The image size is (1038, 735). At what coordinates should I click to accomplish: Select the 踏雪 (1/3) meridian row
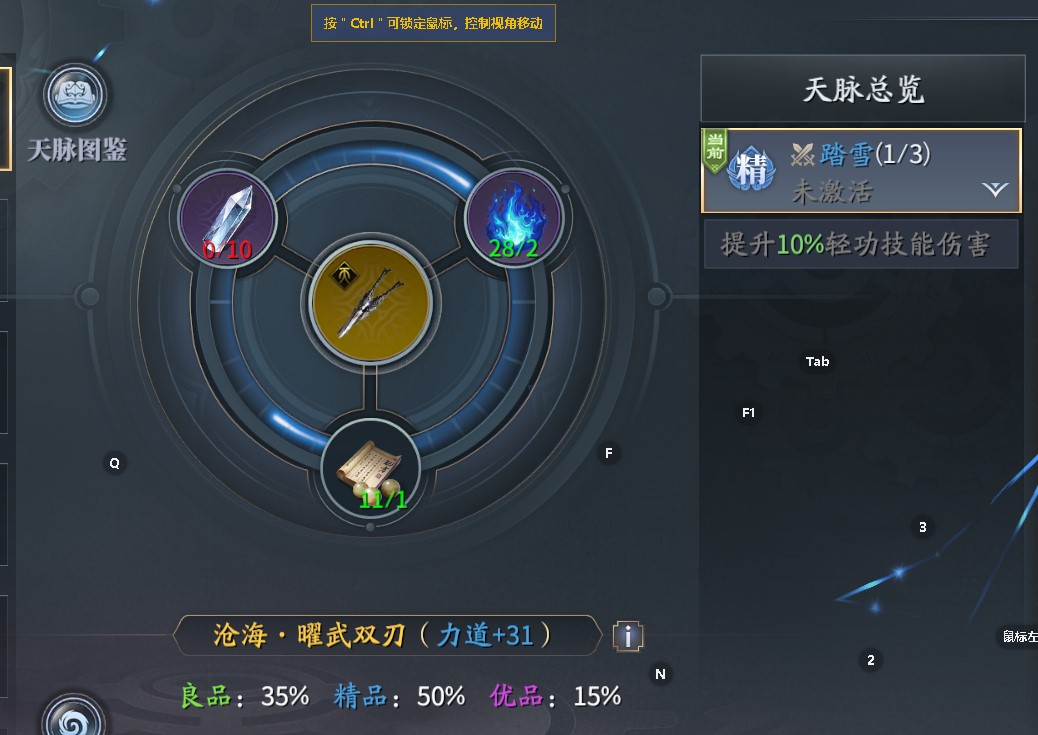[861, 170]
